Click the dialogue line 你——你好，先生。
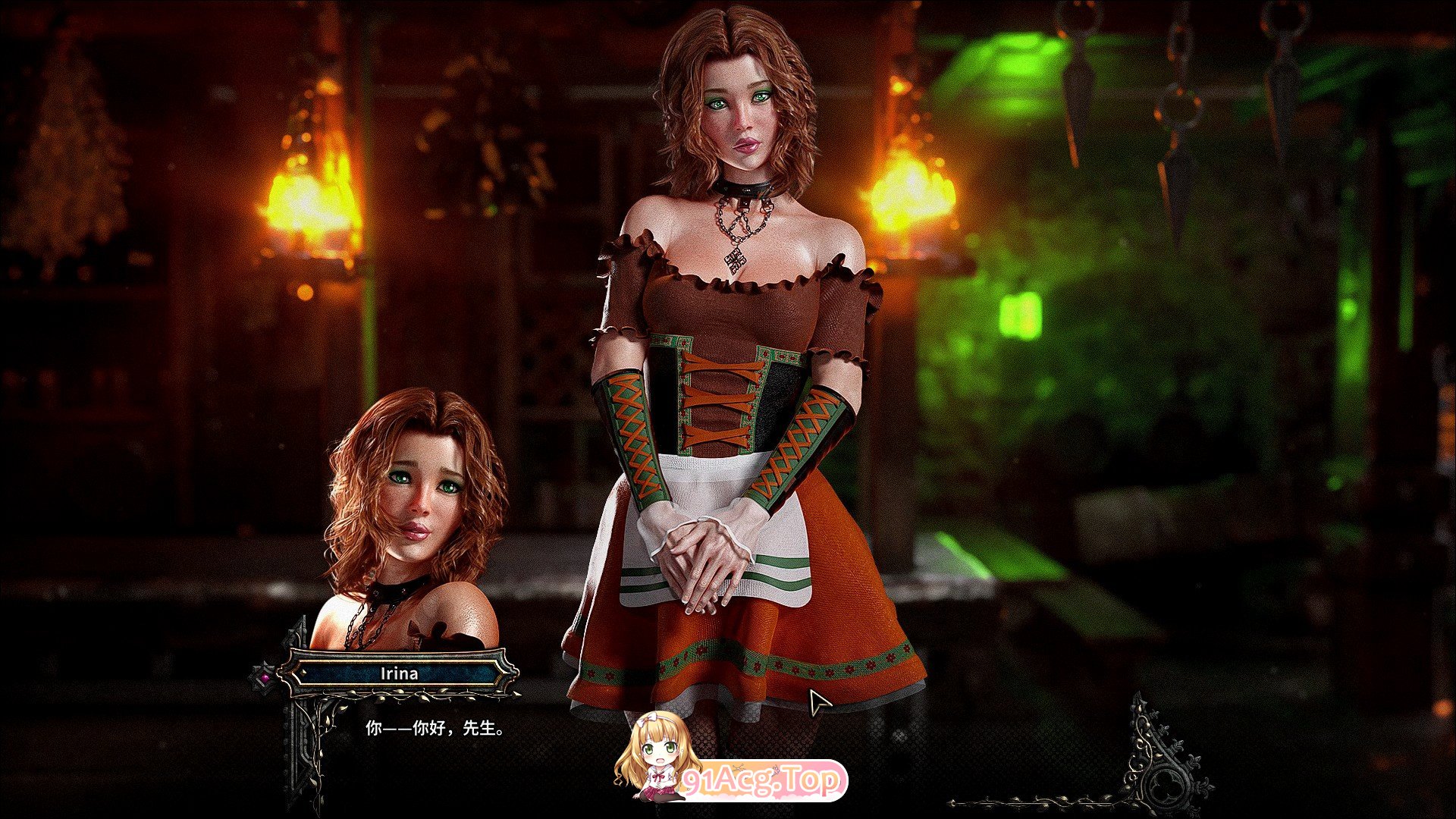 pyautogui.click(x=432, y=730)
